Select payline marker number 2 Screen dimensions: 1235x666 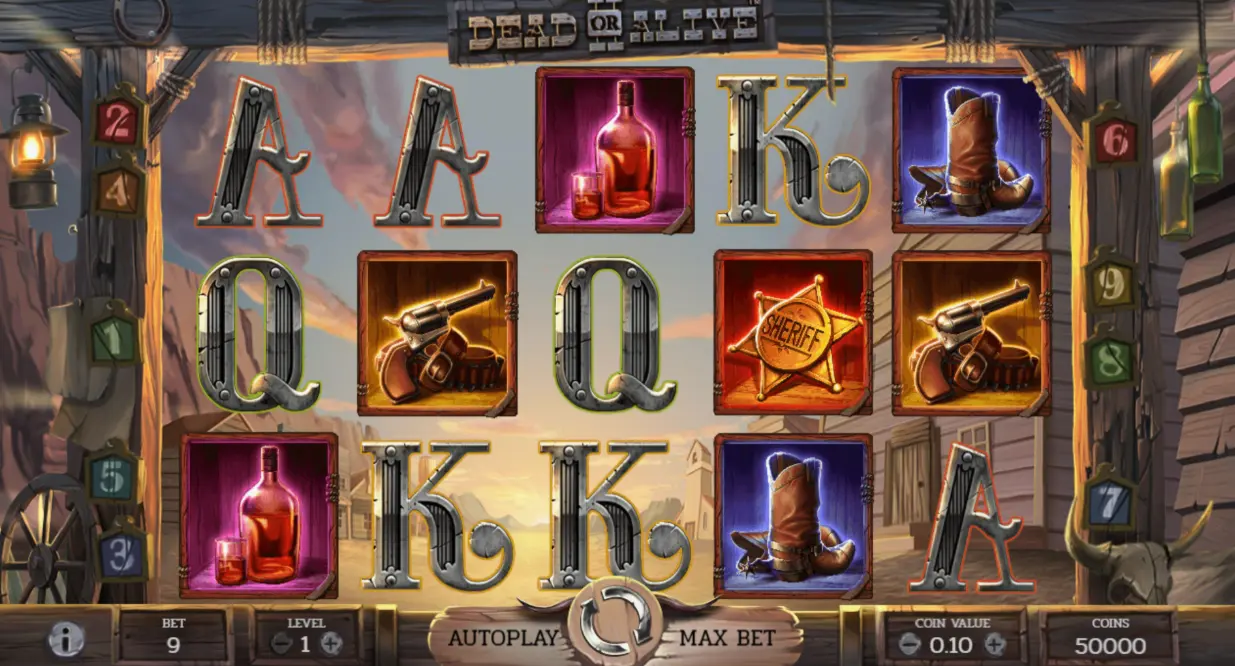coord(120,122)
